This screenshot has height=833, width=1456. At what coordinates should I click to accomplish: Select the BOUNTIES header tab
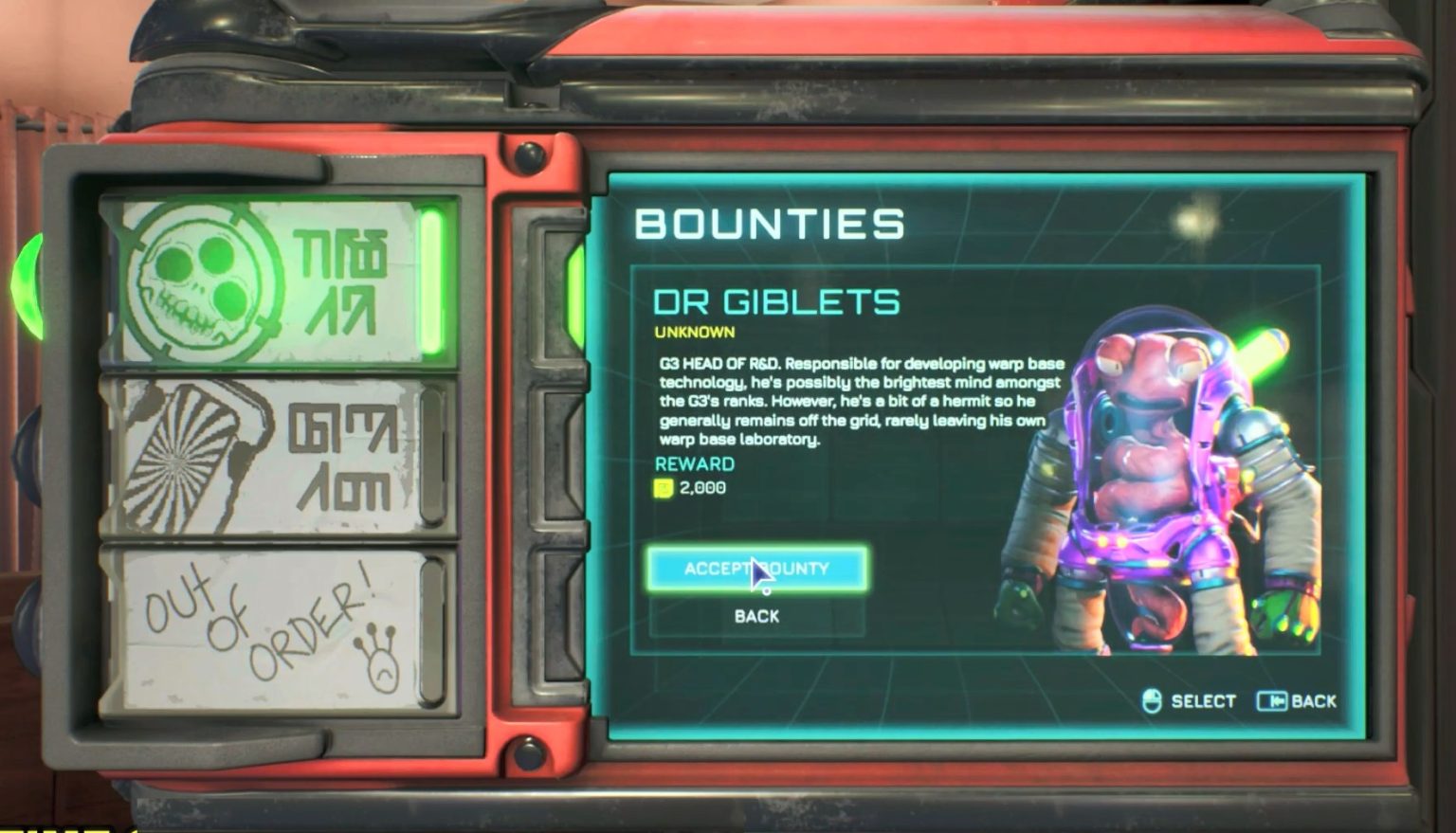tap(770, 225)
